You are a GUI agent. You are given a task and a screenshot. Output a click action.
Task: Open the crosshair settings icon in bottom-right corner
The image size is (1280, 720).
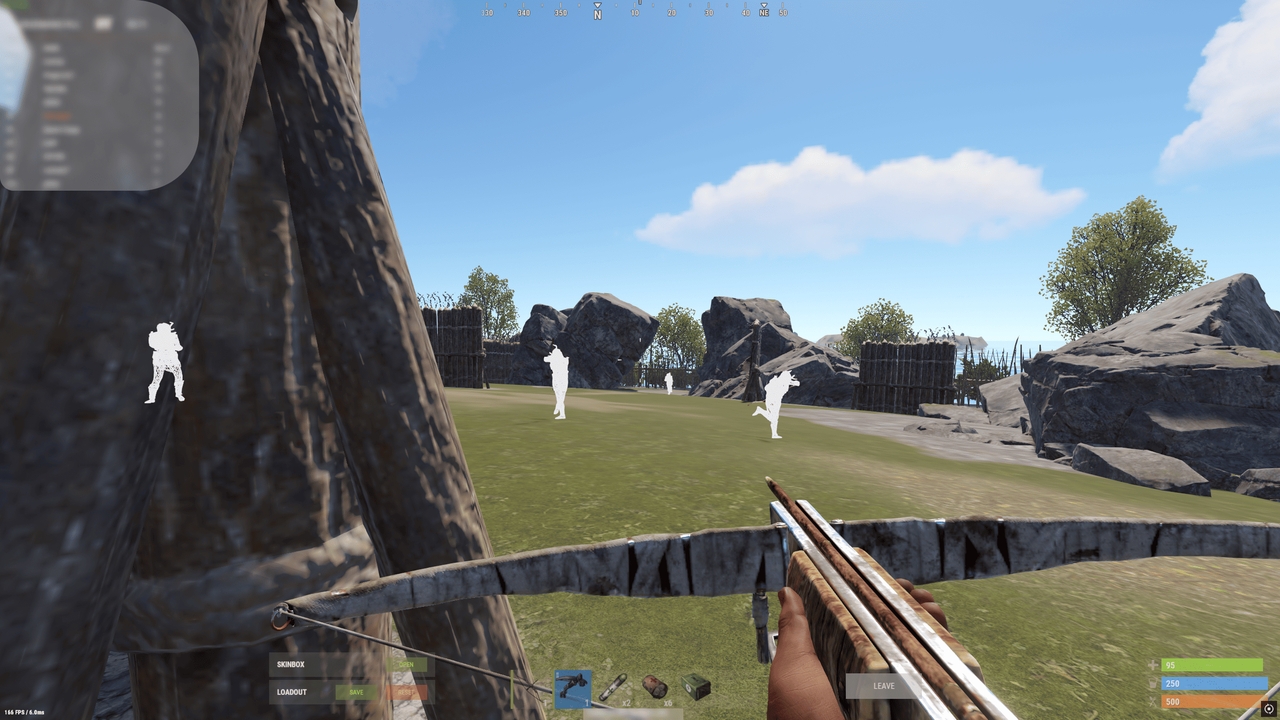1270,709
